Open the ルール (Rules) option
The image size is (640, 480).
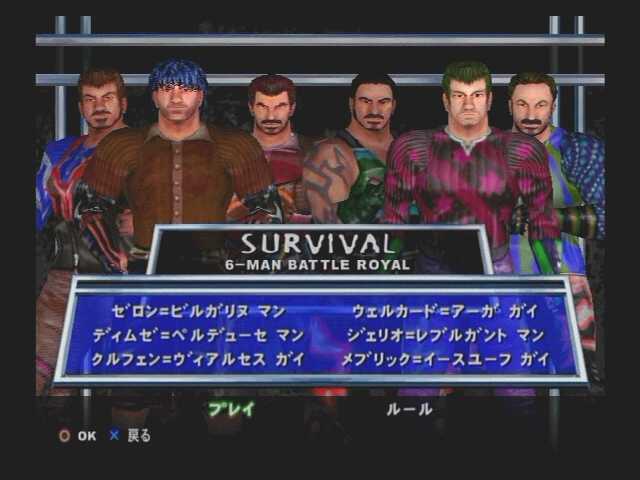point(409,408)
